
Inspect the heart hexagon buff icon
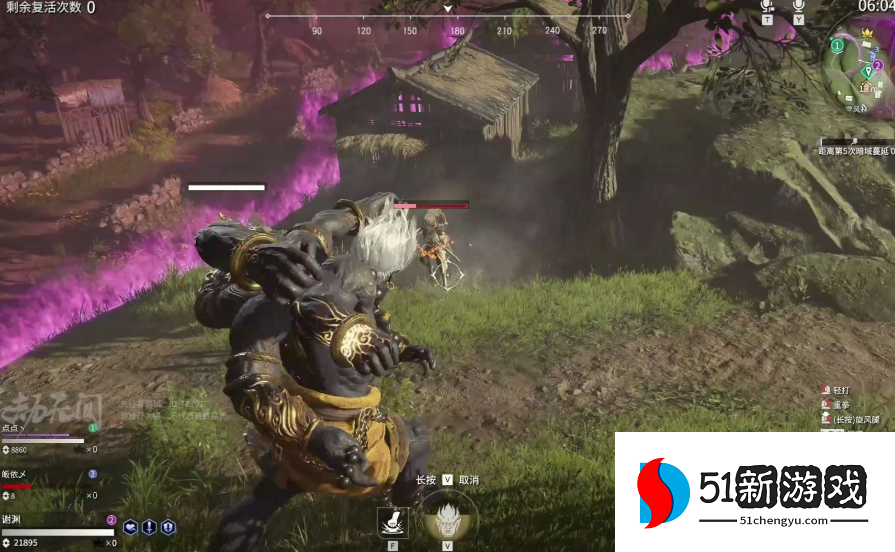tap(130, 527)
